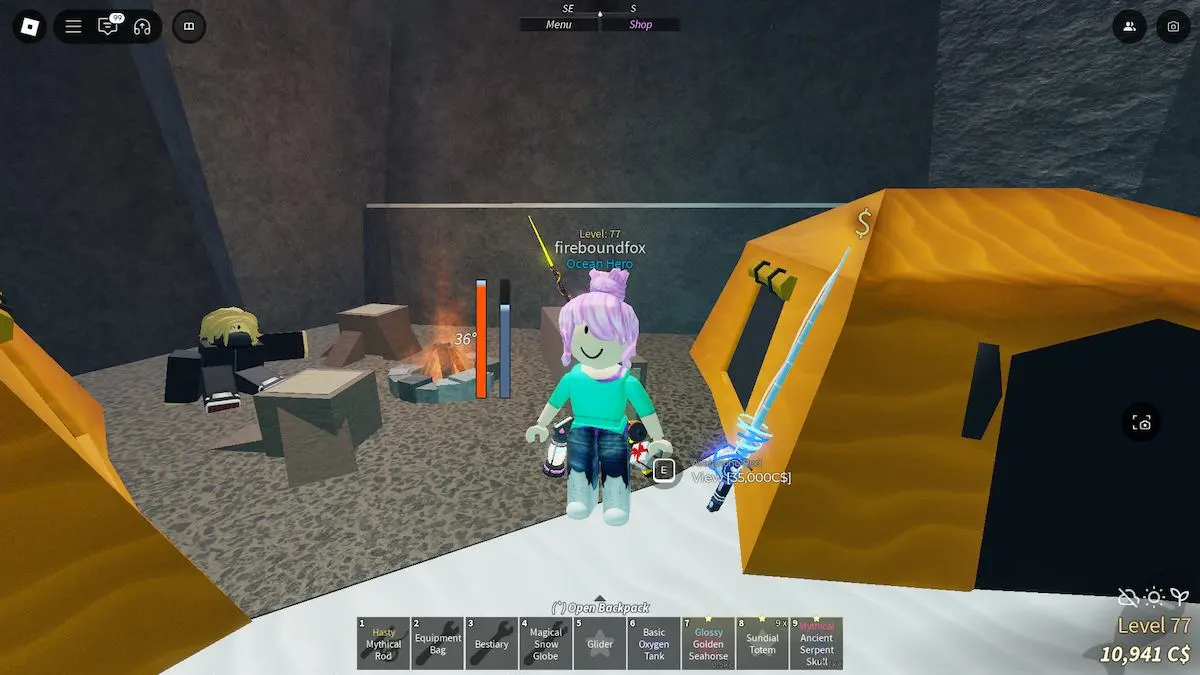This screenshot has width=1200, height=675.
Task: Open the players list icon
Action: [x=1129, y=27]
